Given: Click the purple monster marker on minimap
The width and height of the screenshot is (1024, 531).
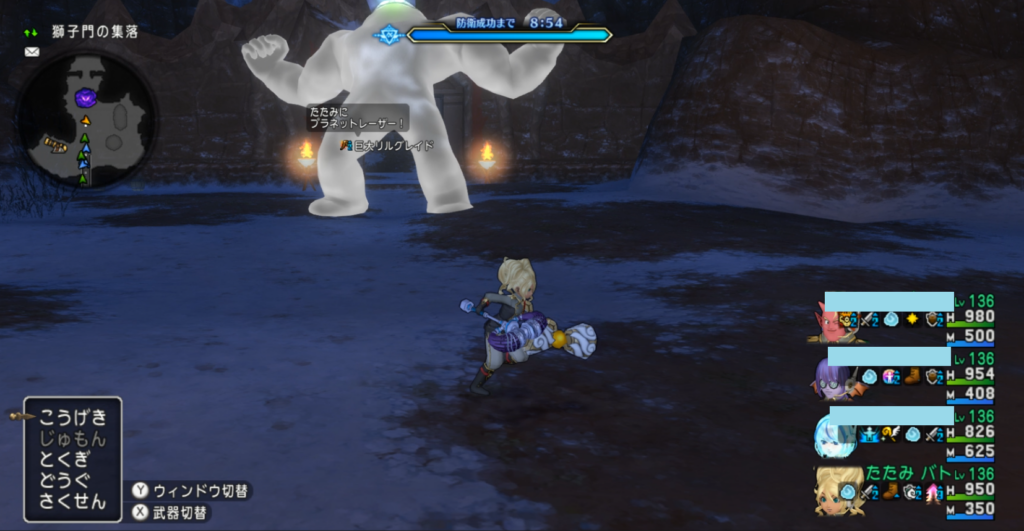Looking at the screenshot, I should click(87, 98).
